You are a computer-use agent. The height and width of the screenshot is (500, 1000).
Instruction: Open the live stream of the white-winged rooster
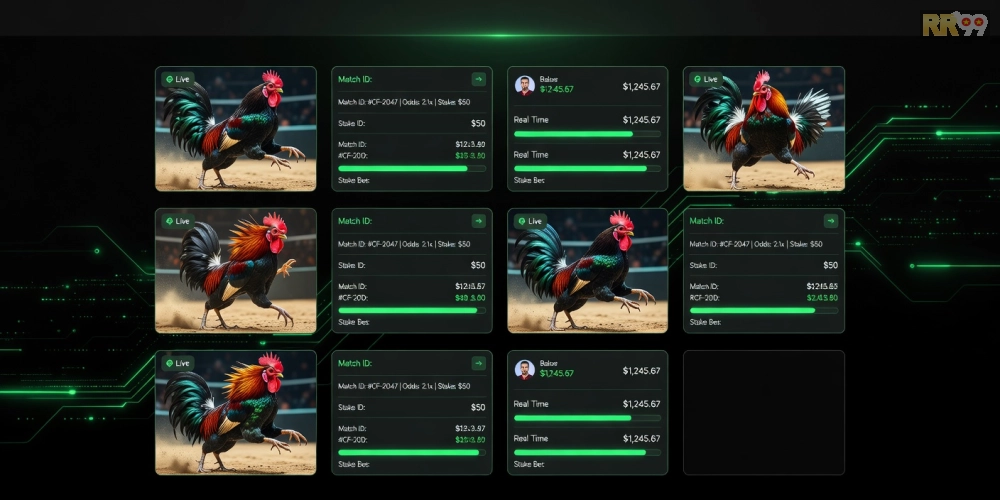click(763, 129)
